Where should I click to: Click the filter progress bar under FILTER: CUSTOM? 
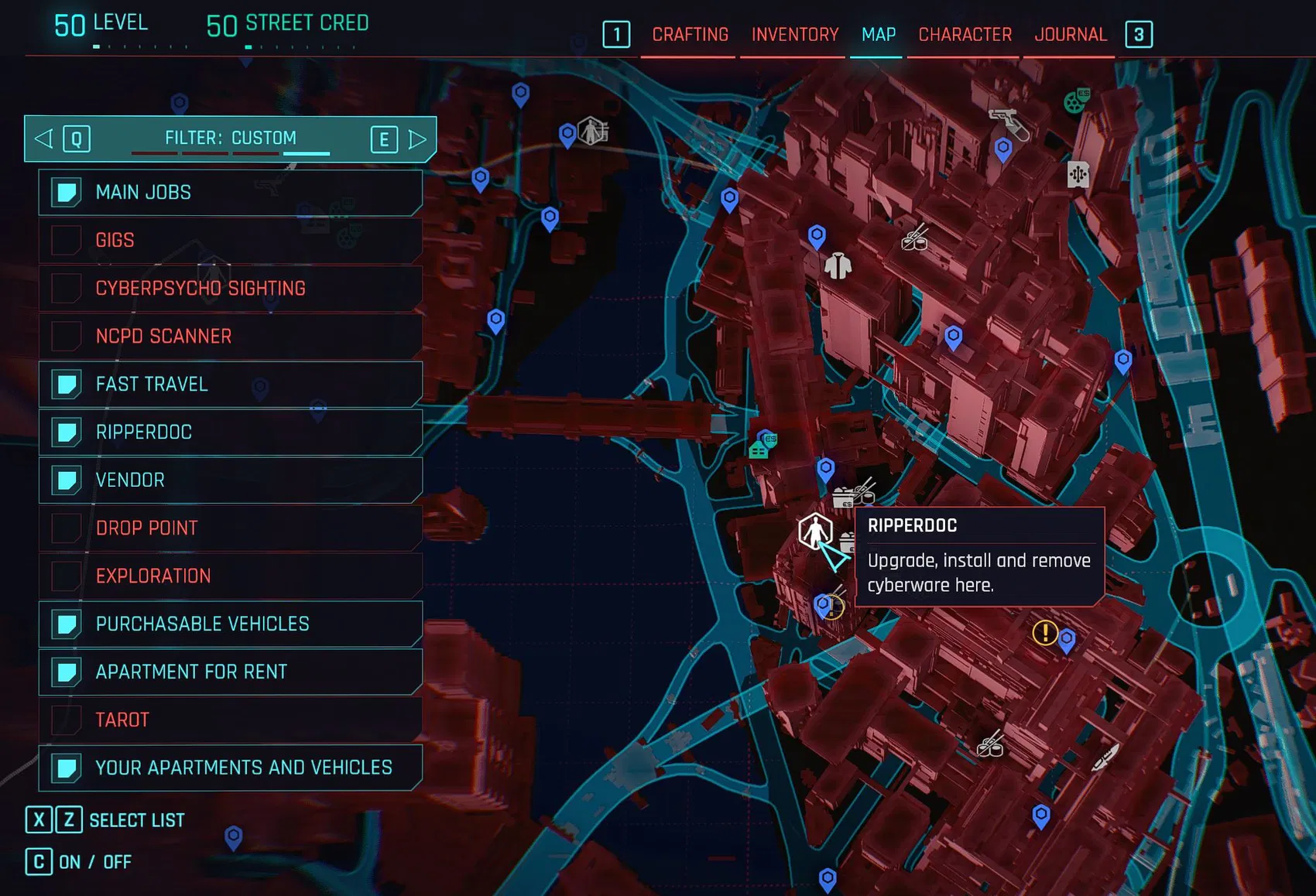coord(230,154)
